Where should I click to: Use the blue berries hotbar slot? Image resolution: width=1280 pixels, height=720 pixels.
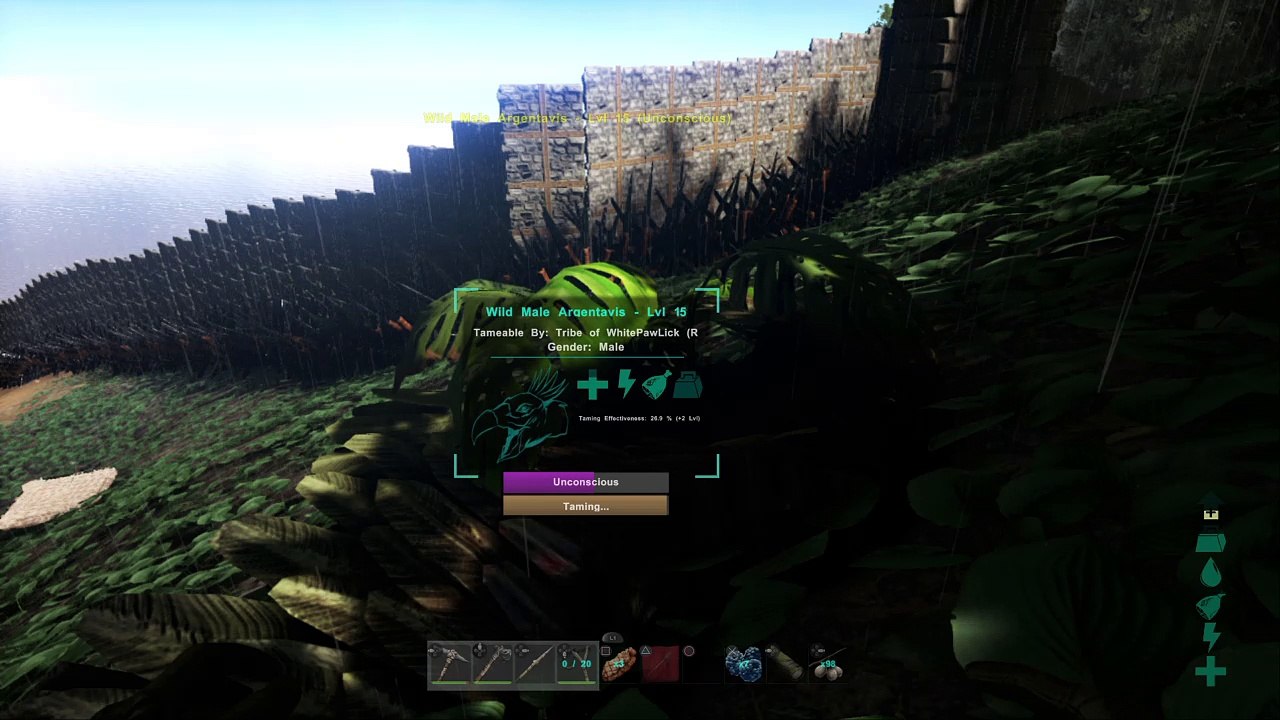point(744,664)
